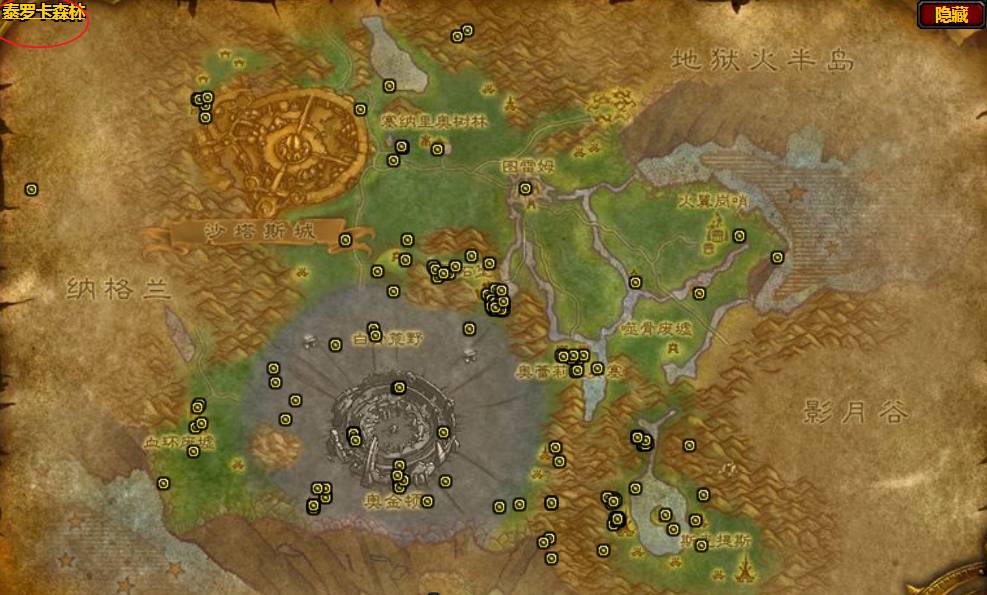Click the marker above the 塞纳里奥树林 label

click(x=389, y=86)
